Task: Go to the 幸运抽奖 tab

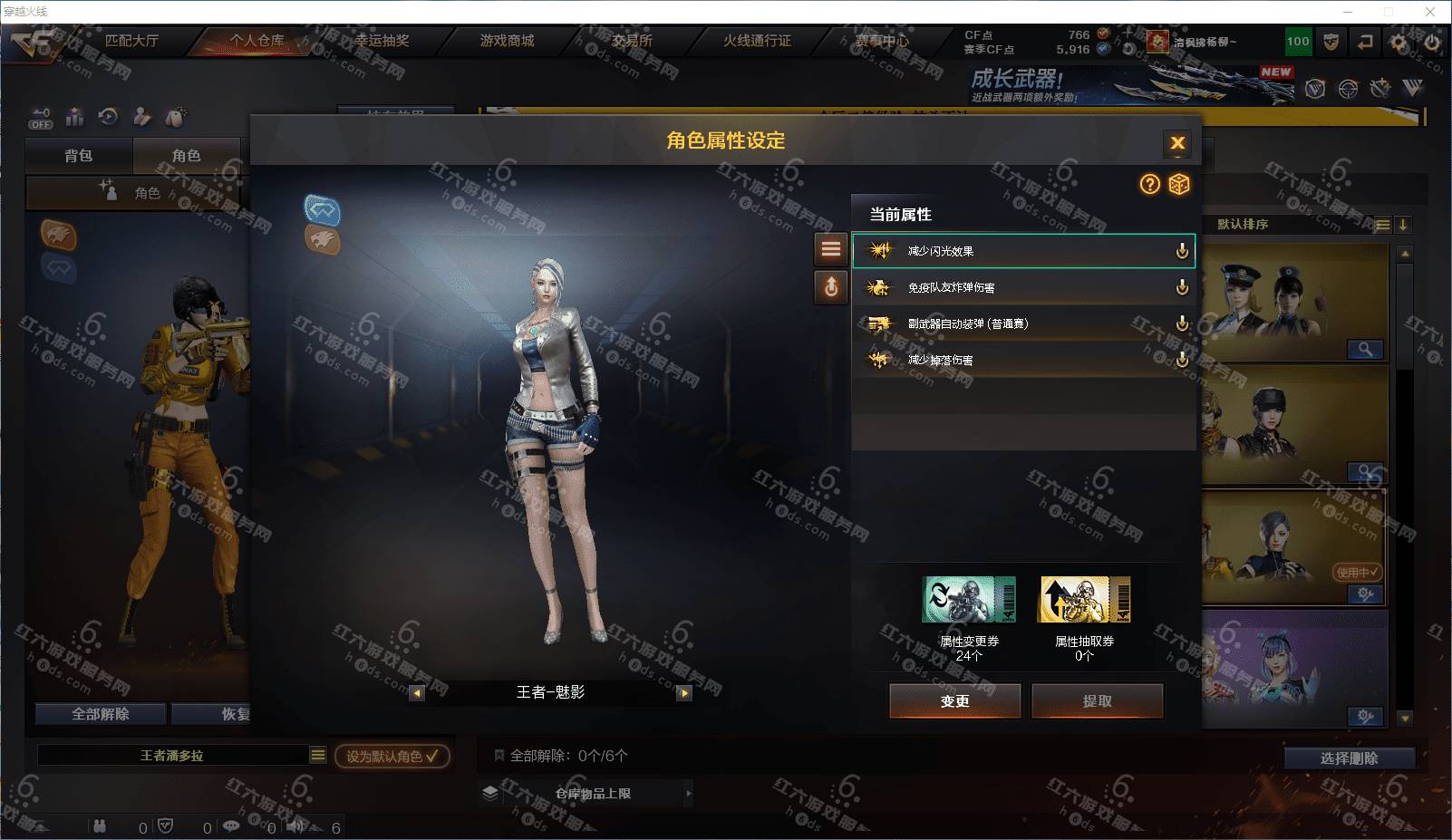Action: pyautogui.click(x=382, y=41)
